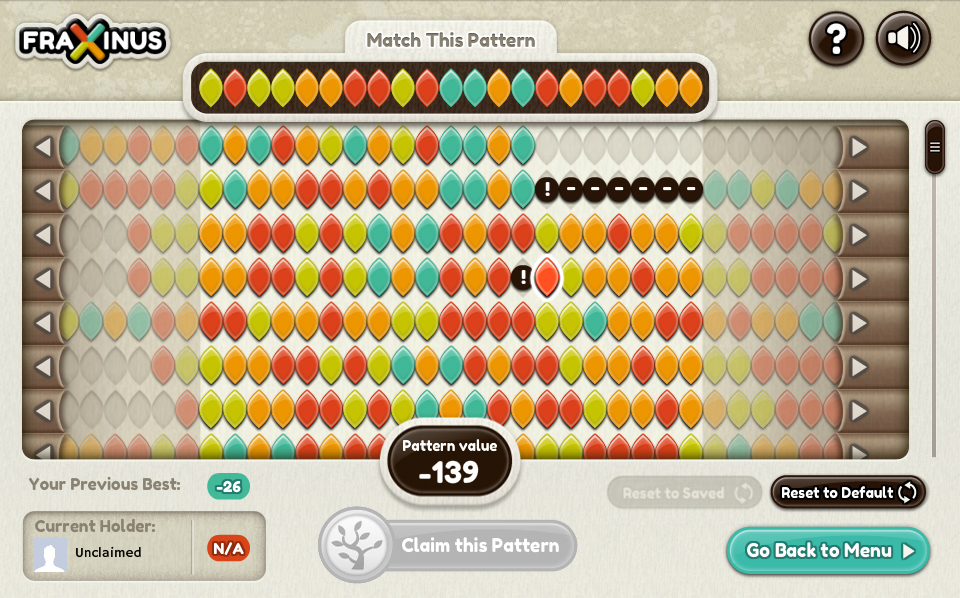
Task: Select the highlighted red leaf tile
Action: (x=547, y=277)
